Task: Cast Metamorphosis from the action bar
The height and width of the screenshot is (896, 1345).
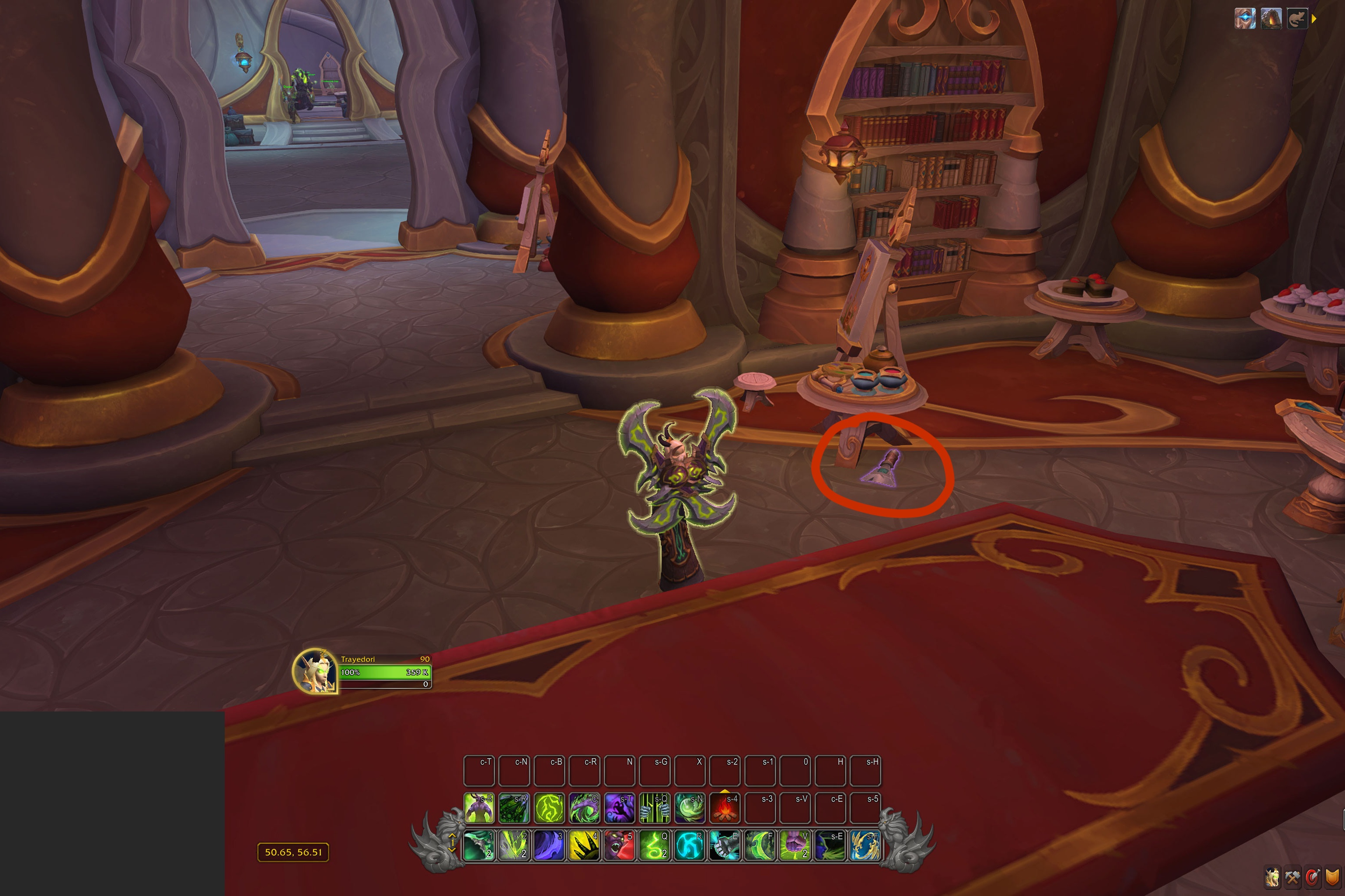Action: click(x=479, y=807)
